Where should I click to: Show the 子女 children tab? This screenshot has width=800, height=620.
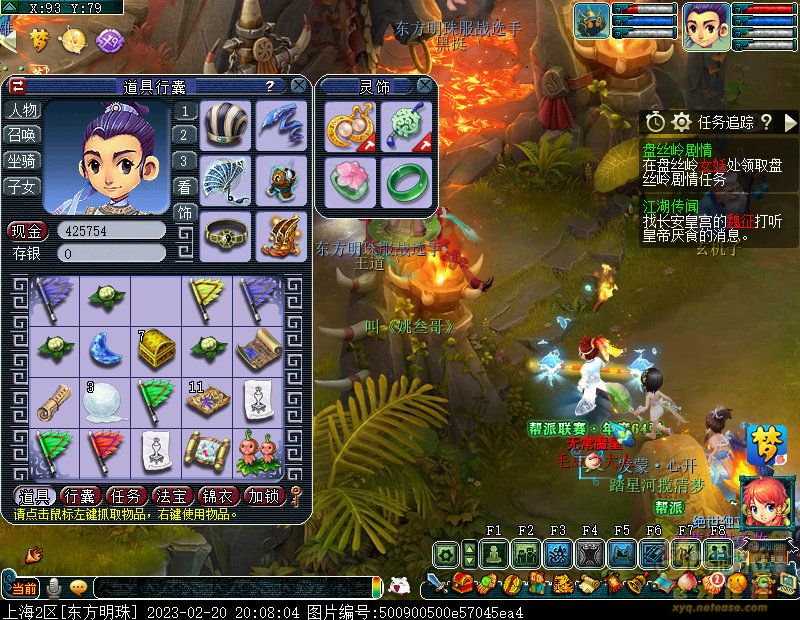[x=22, y=185]
